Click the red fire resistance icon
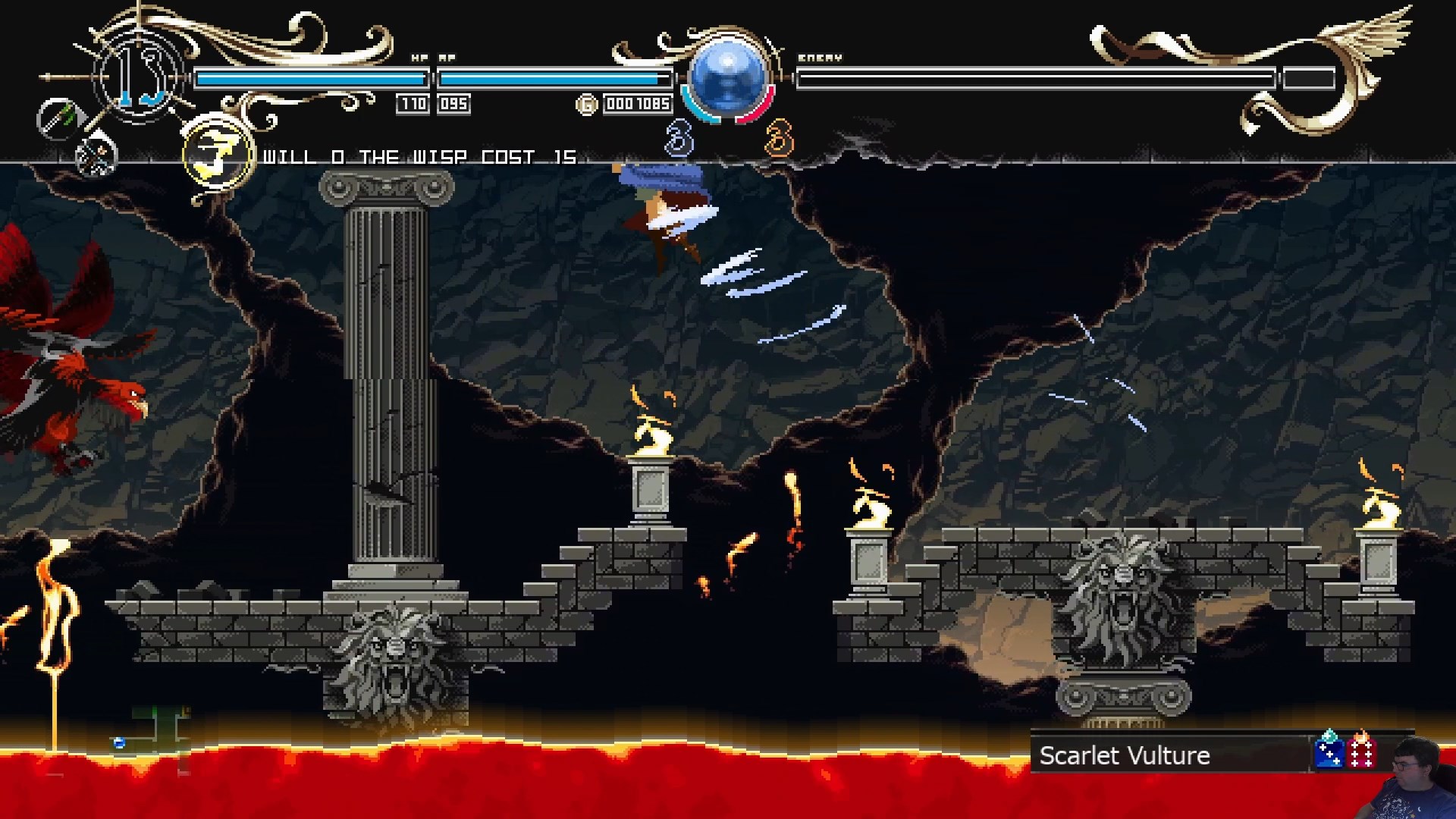Screen dimensions: 1456x819 click(x=1362, y=751)
